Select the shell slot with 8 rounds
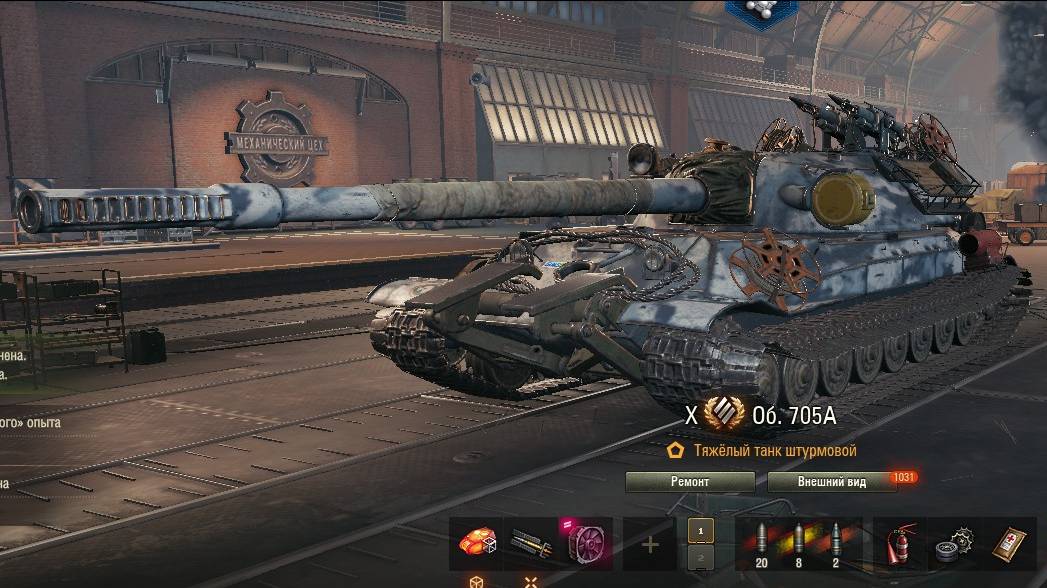This screenshot has height=588, width=1047. coord(799,544)
